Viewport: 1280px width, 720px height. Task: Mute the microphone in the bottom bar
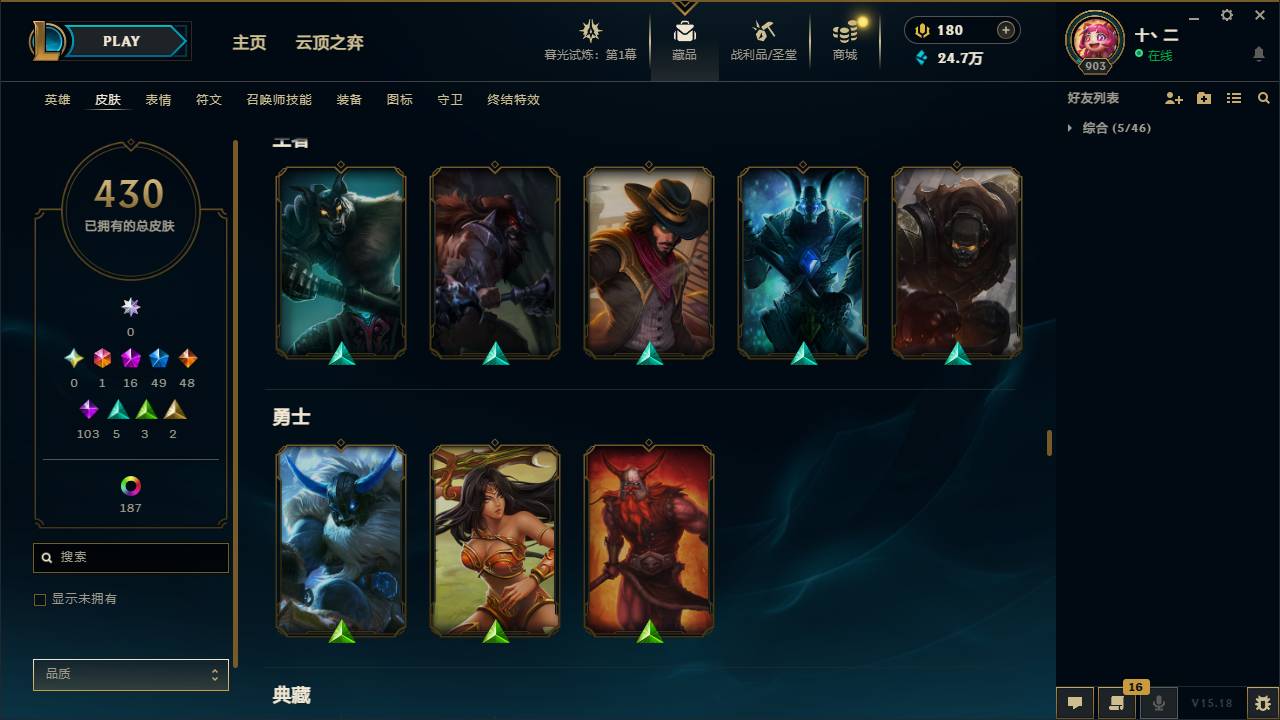click(1159, 702)
